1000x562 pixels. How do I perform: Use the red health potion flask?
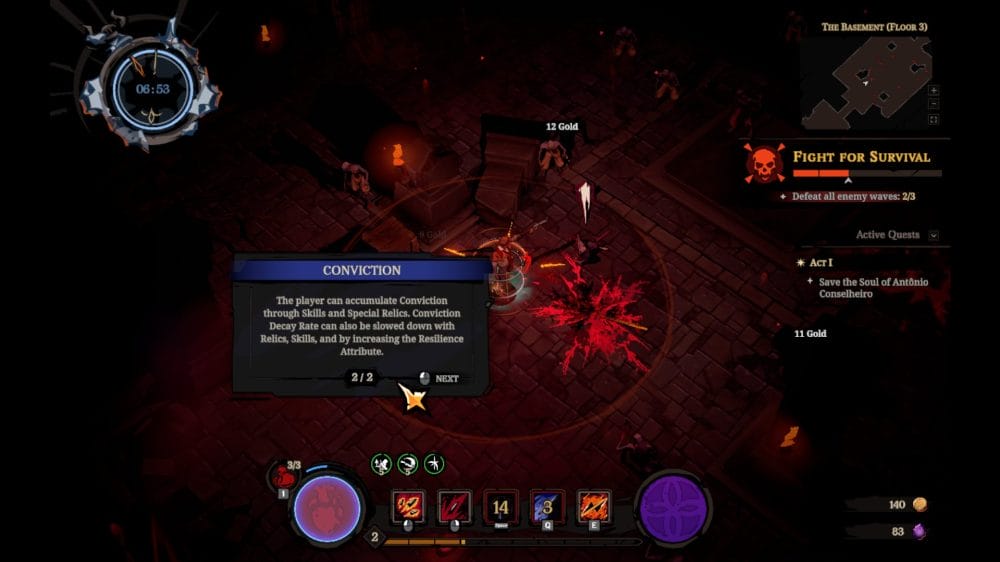coord(283,476)
